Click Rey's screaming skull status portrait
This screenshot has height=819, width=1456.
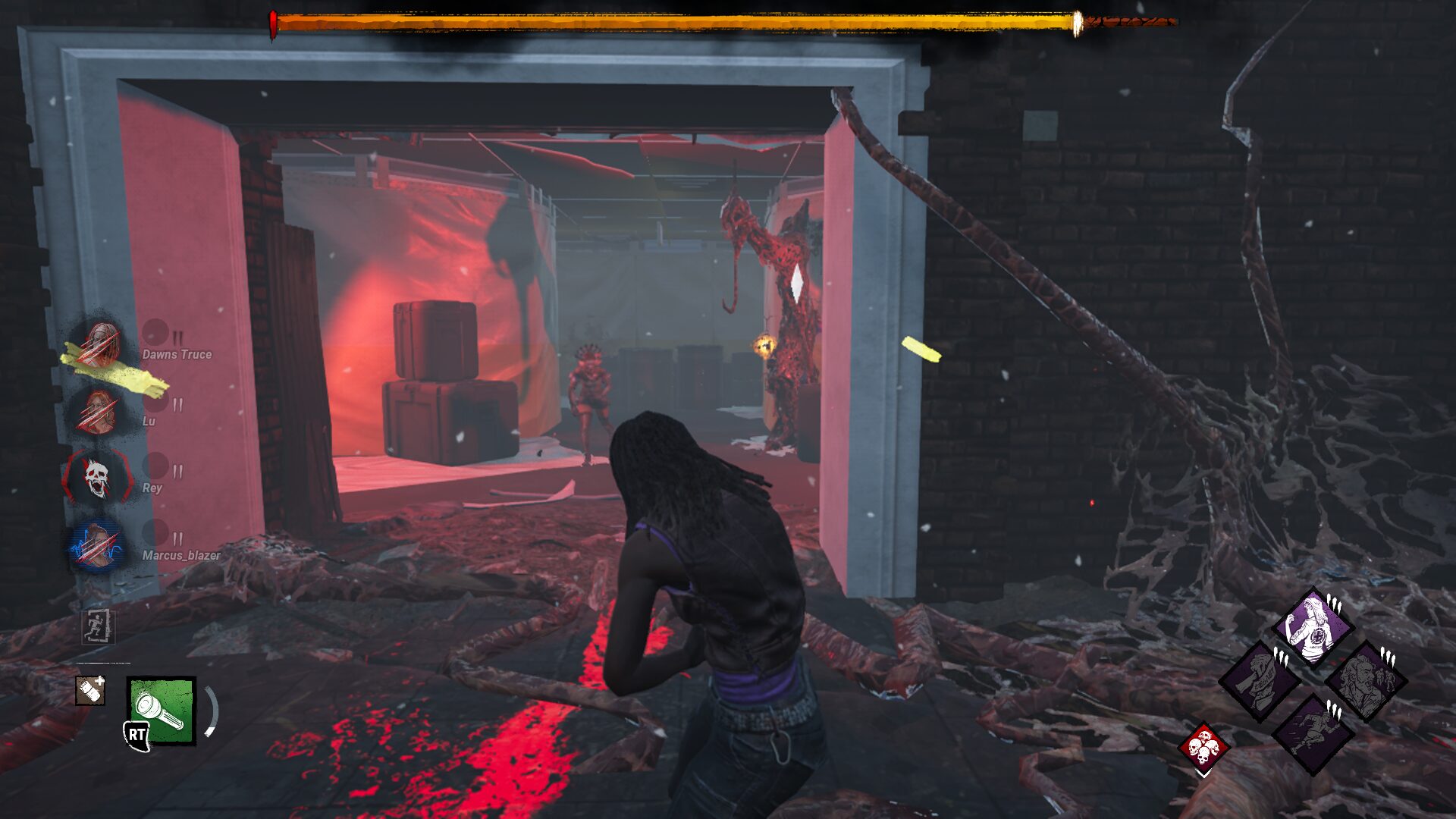97,478
